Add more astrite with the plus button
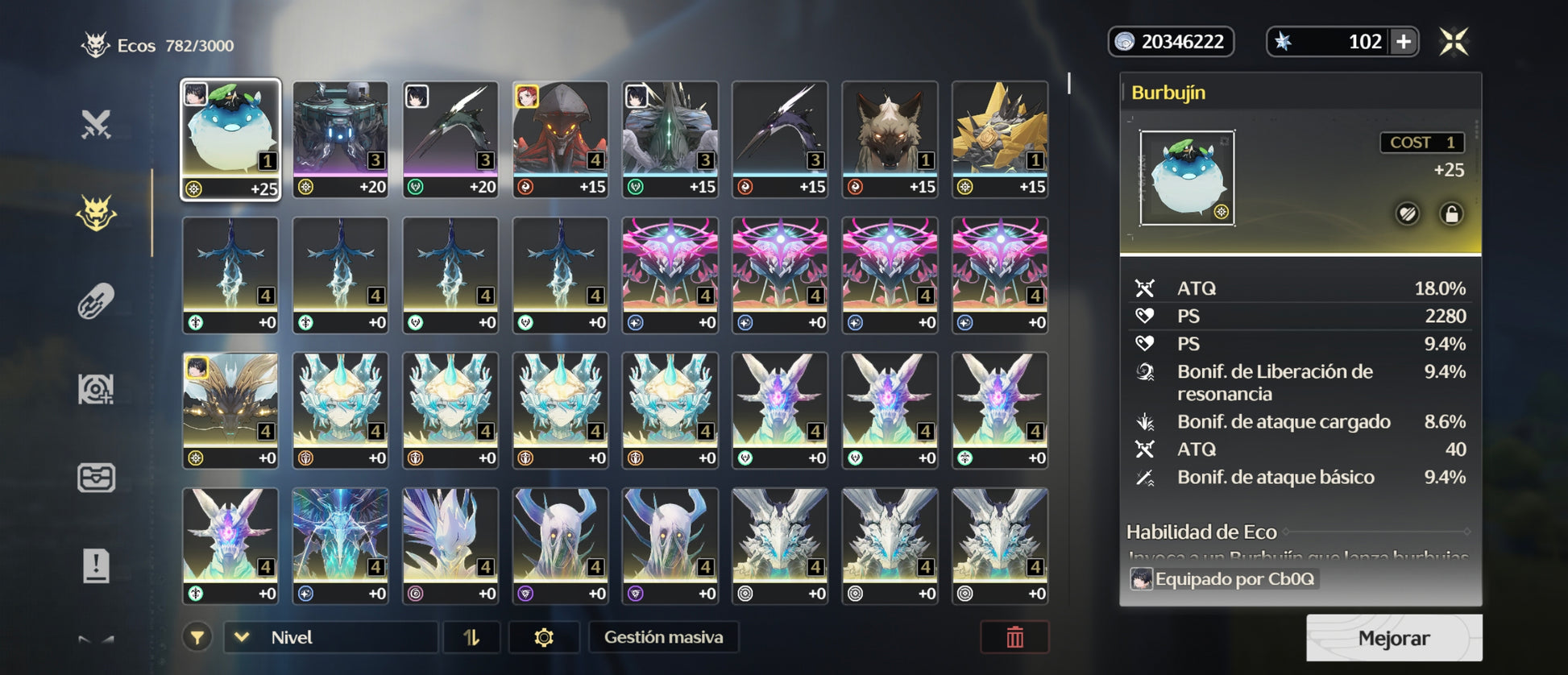 1404,42
